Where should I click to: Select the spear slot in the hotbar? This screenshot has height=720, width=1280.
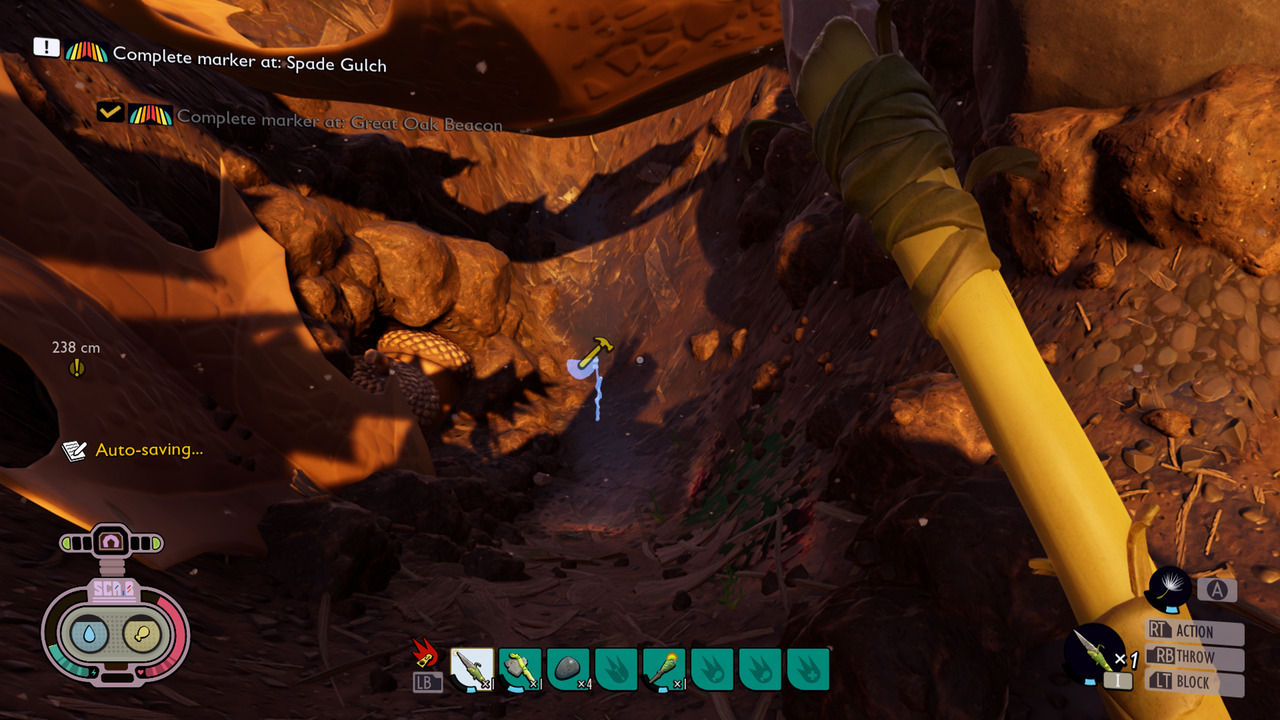pos(472,669)
